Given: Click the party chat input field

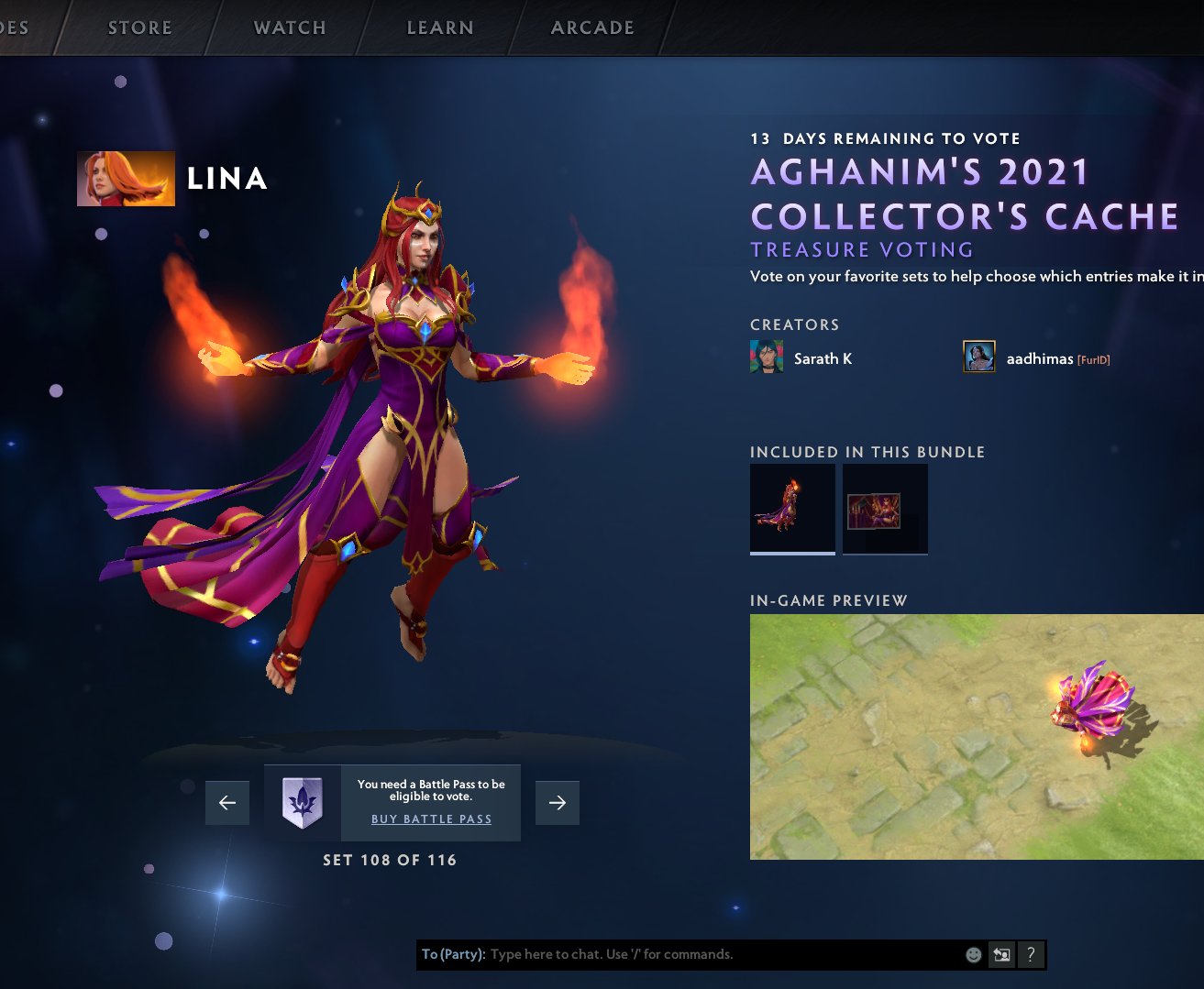Looking at the screenshot, I should pyautogui.click(x=688, y=954).
